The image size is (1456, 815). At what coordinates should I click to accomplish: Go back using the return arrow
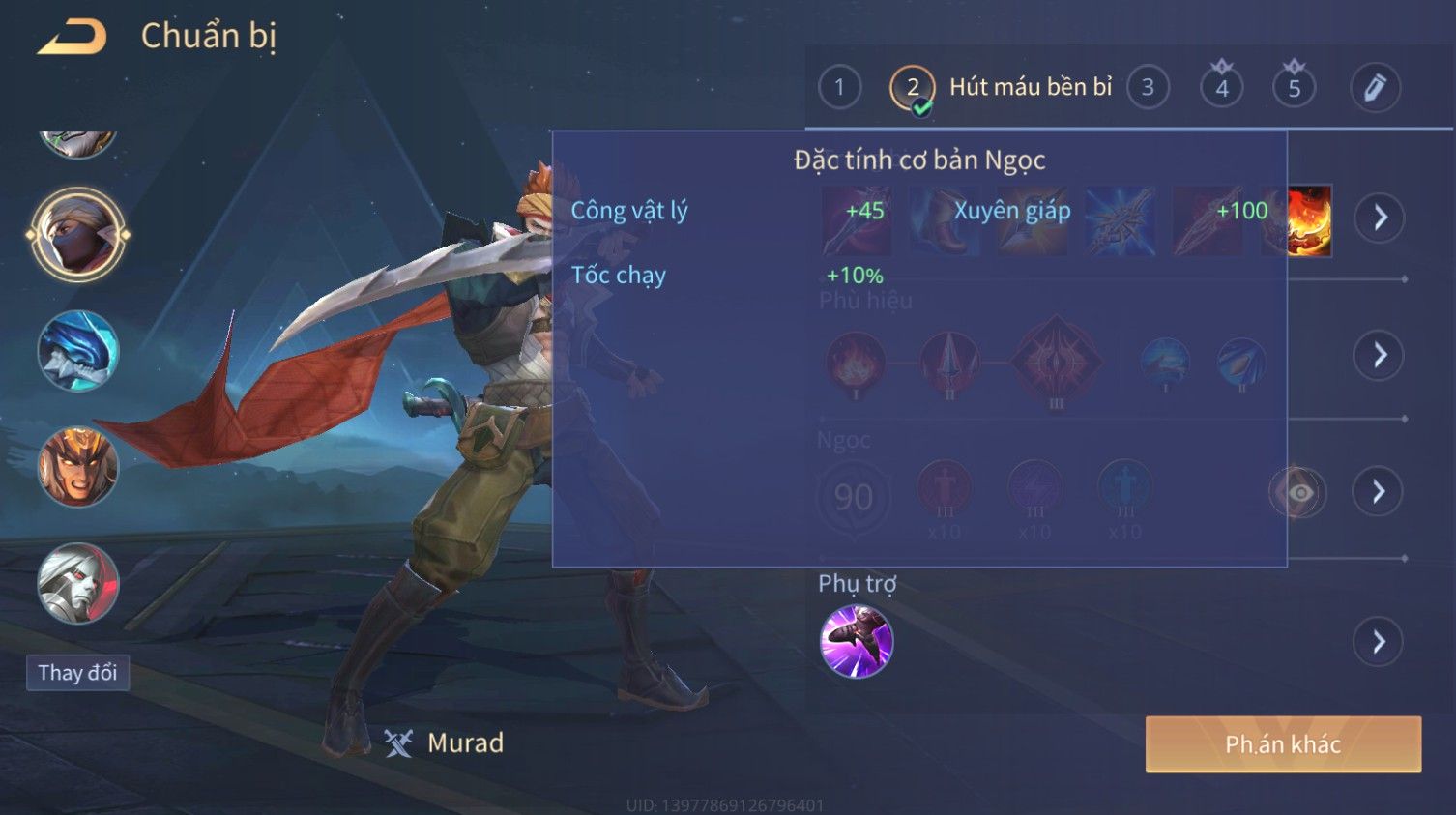(73, 37)
